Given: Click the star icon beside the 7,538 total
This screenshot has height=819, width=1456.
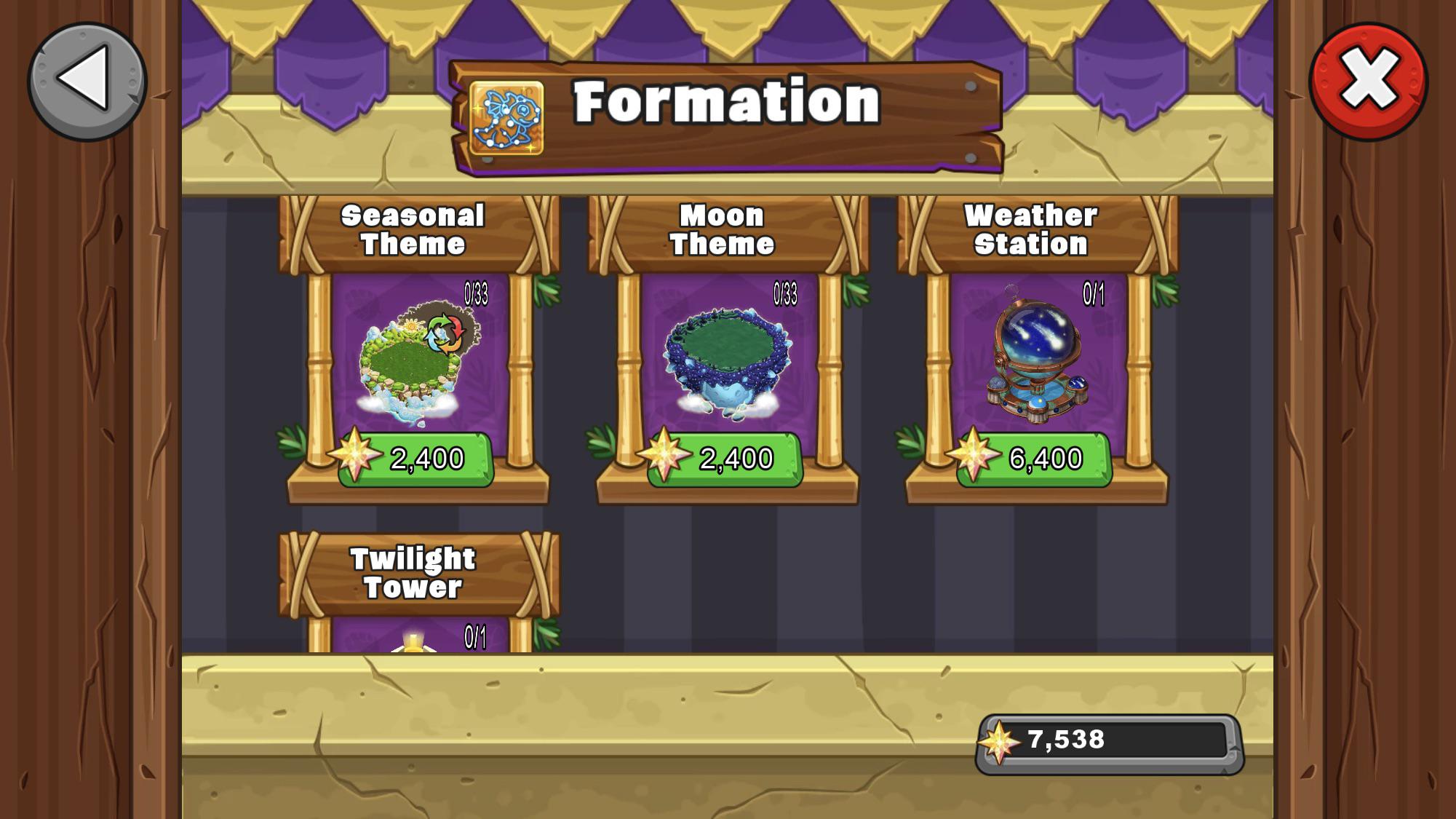Looking at the screenshot, I should (x=998, y=740).
